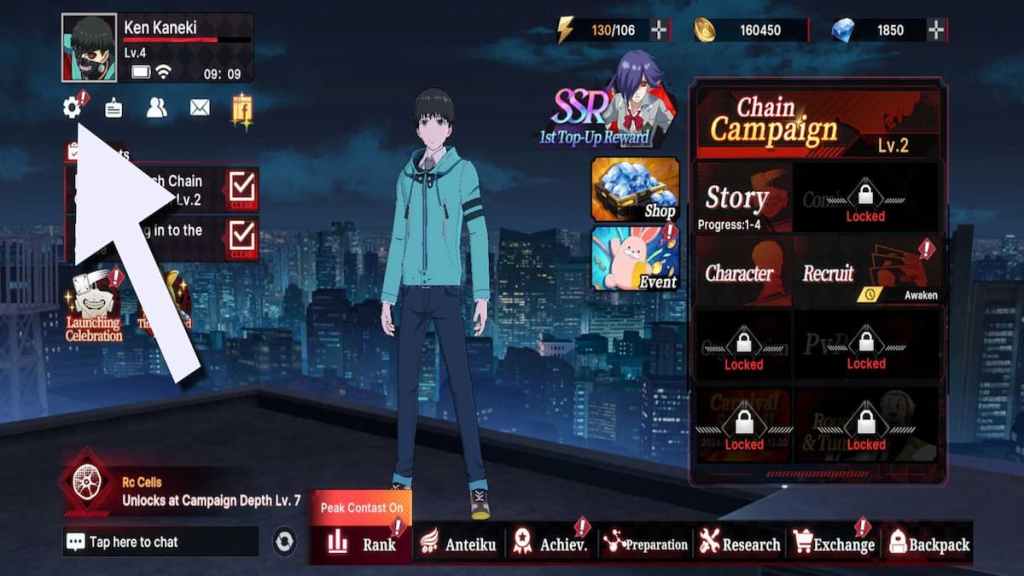Open the Recruit menu
Viewport: 1024px width, 576px height.
tap(866, 273)
